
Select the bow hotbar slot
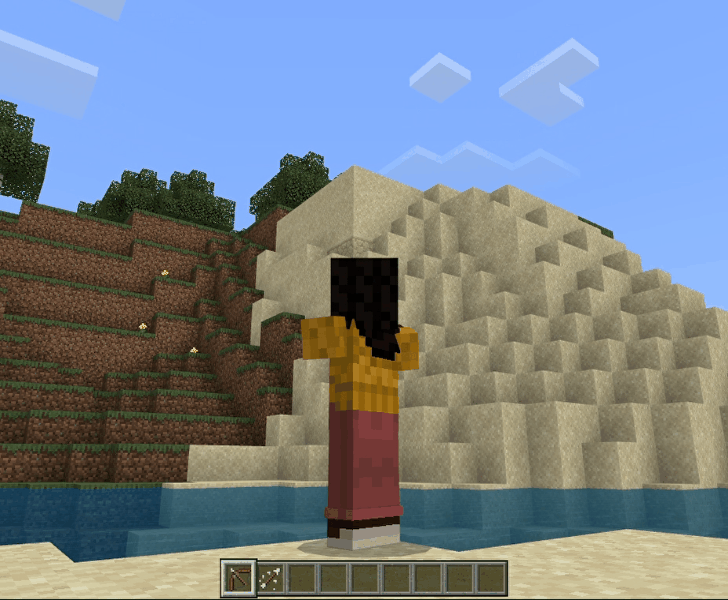[x=238, y=578]
